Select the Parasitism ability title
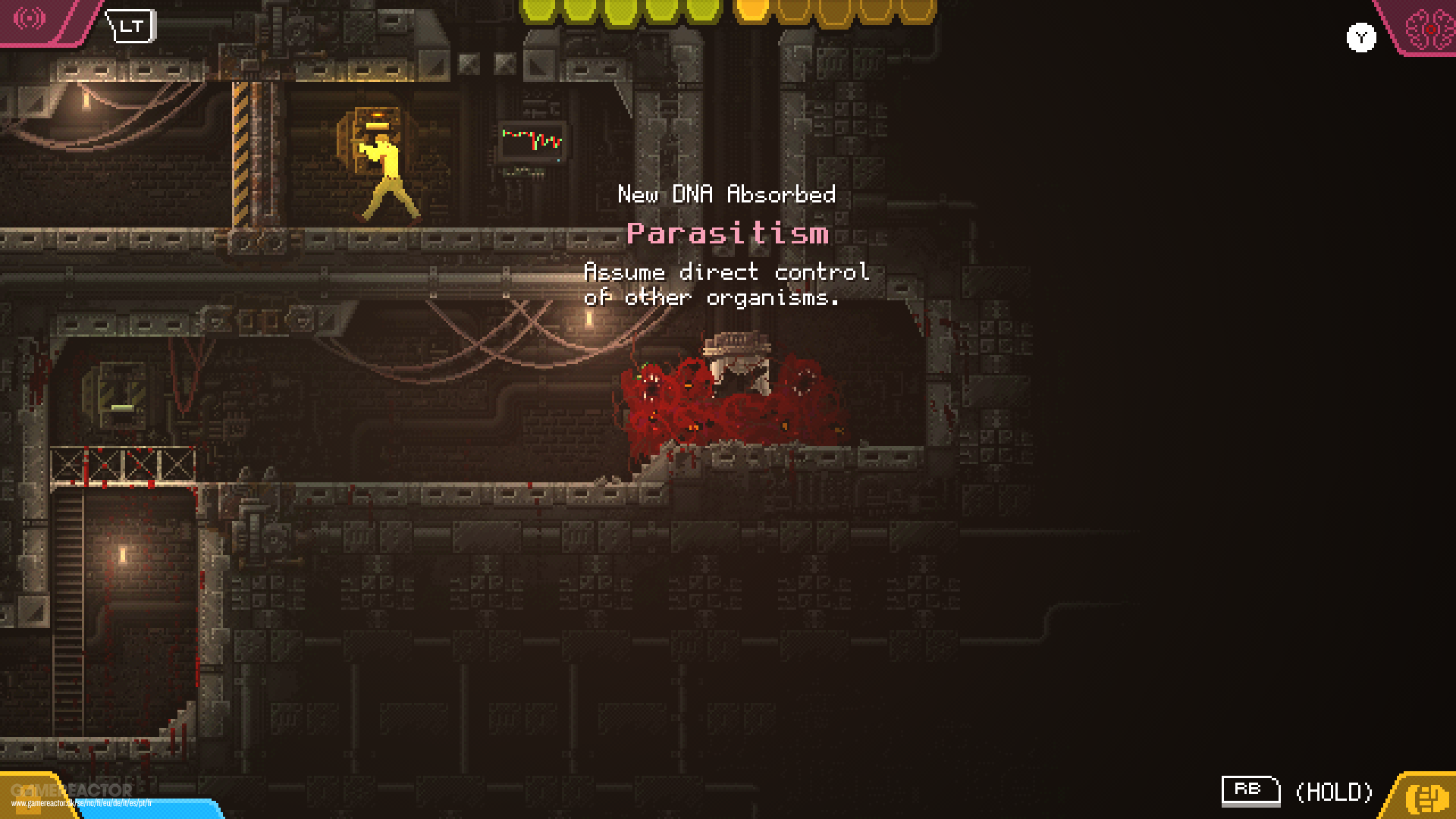1456x819 pixels. click(x=727, y=234)
